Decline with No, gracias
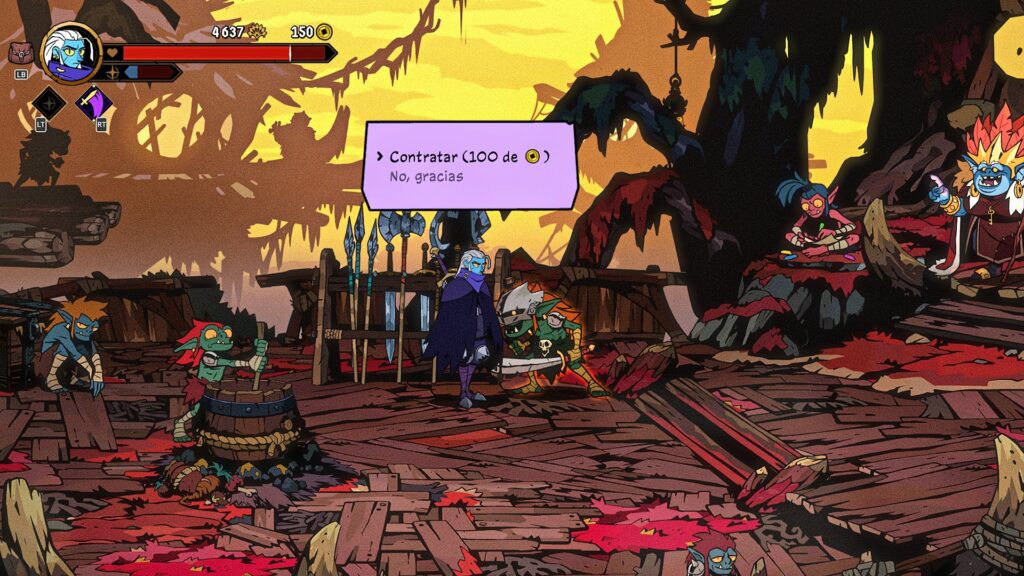1024x576 pixels. [x=426, y=177]
